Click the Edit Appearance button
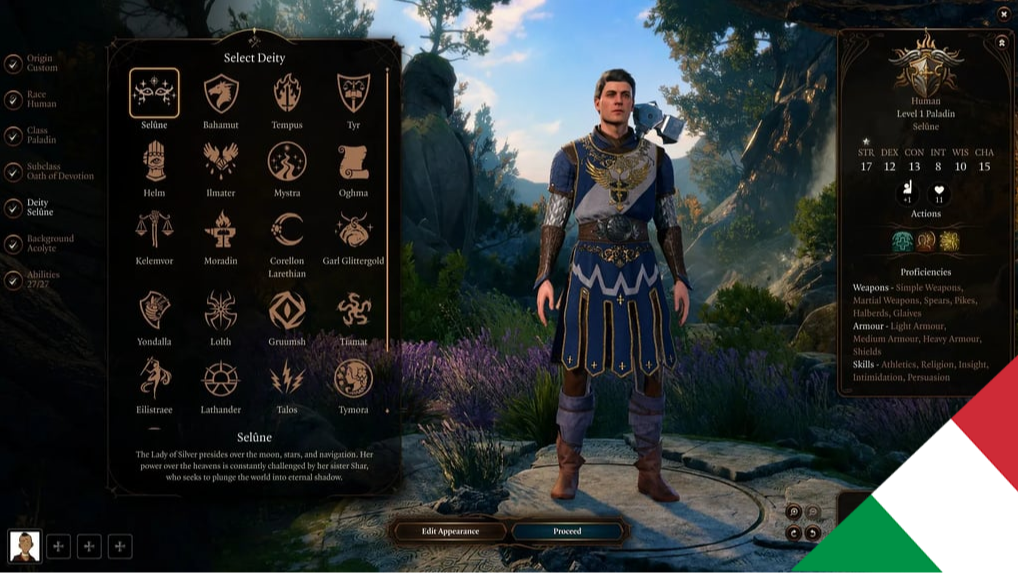This screenshot has height=573, width=1018. (450, 531)
